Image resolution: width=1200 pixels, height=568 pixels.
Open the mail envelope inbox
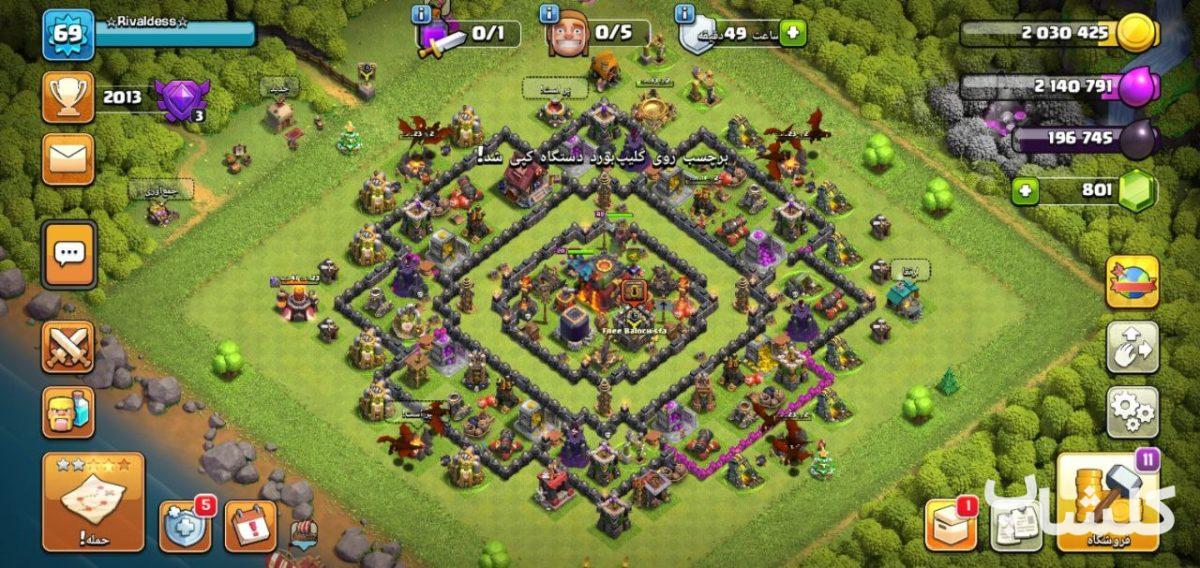[68, 159]
